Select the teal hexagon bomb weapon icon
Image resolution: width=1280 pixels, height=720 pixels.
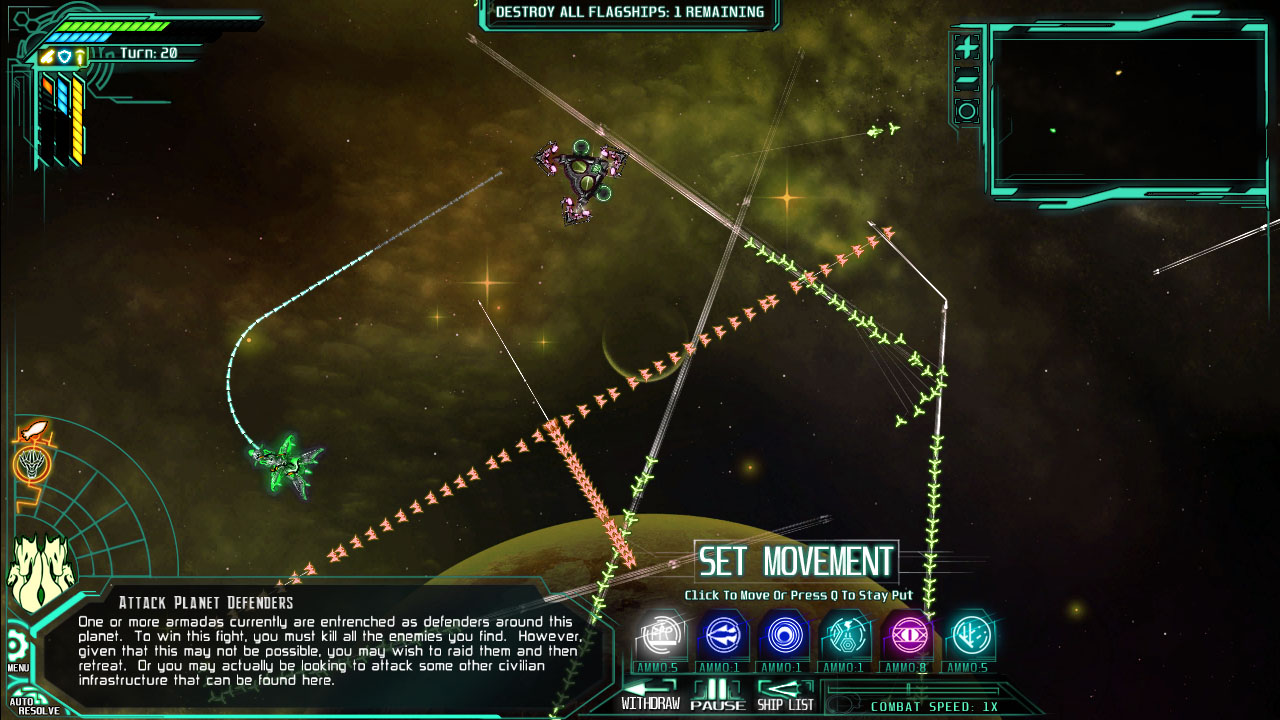tap(846, 635)
